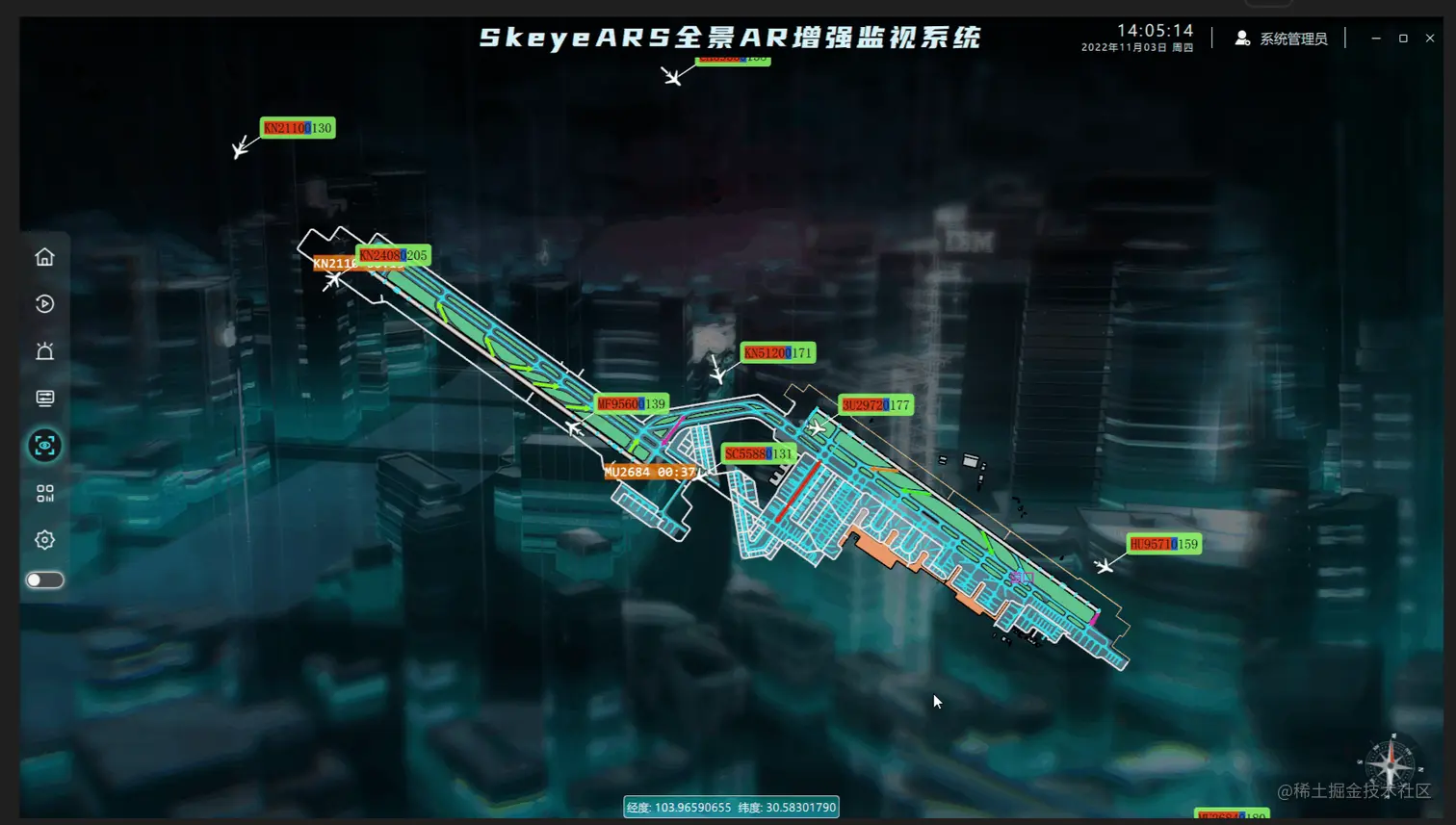Image resolution: width=1456 pixels, height=825 pixels.
Task: Open the statistics dashboard icon
Action: [44, 494]
